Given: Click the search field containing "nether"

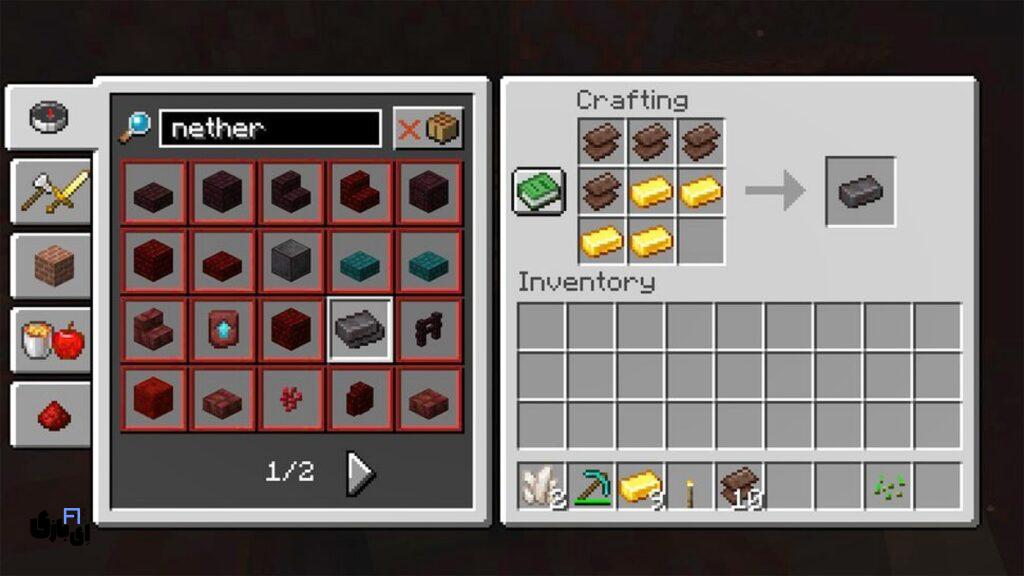Looking at the screenshot, I should pos(270,128).
